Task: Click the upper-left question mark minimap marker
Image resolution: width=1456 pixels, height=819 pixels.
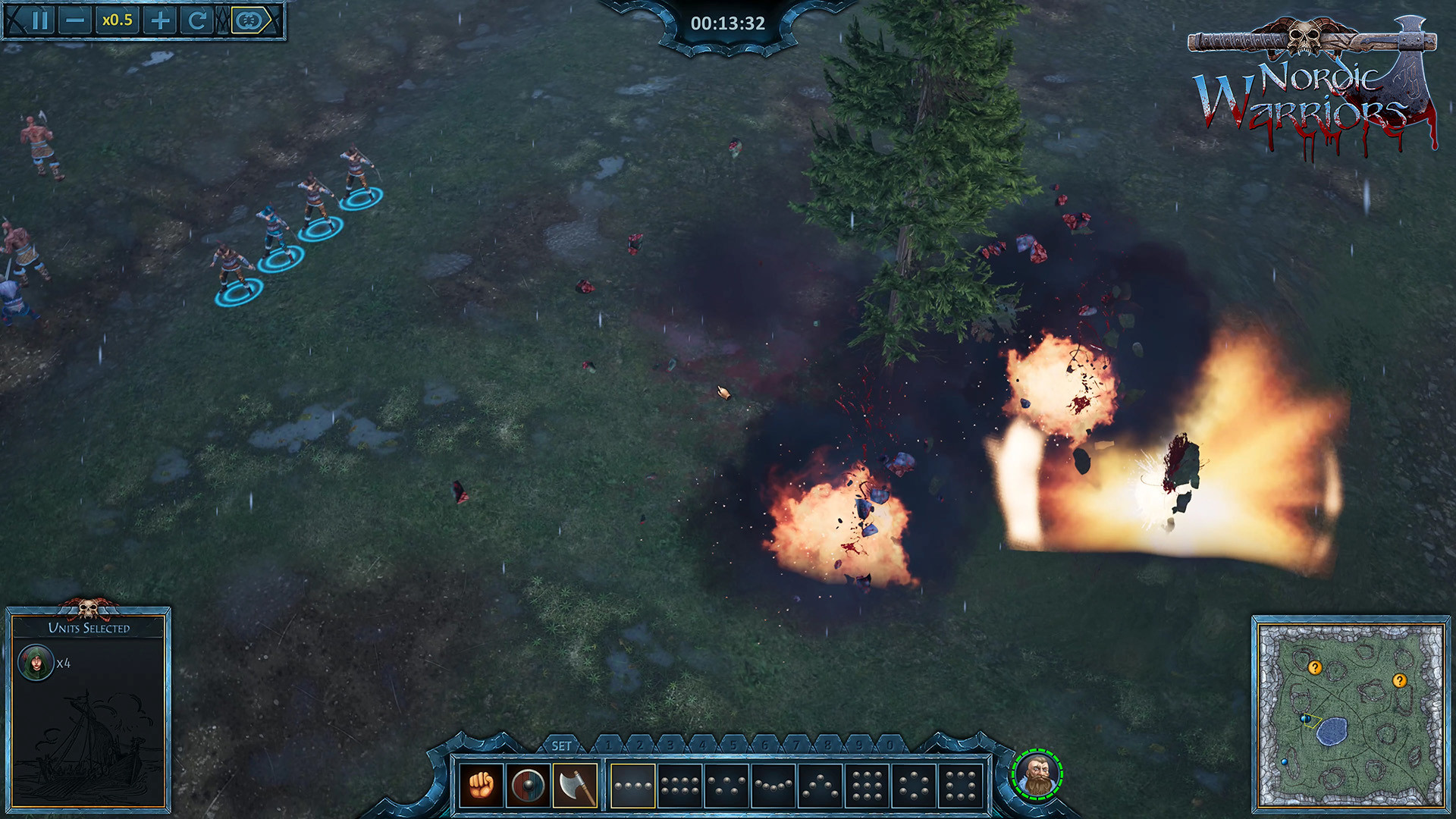Action: click(1315, 668)
